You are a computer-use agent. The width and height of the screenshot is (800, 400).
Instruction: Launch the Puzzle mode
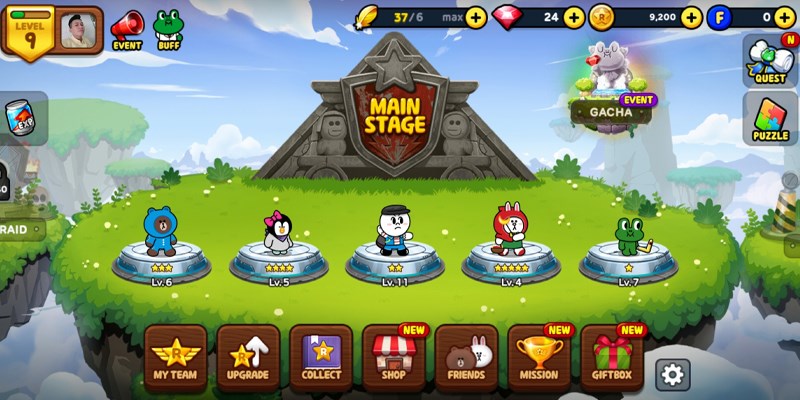(770, 118)
